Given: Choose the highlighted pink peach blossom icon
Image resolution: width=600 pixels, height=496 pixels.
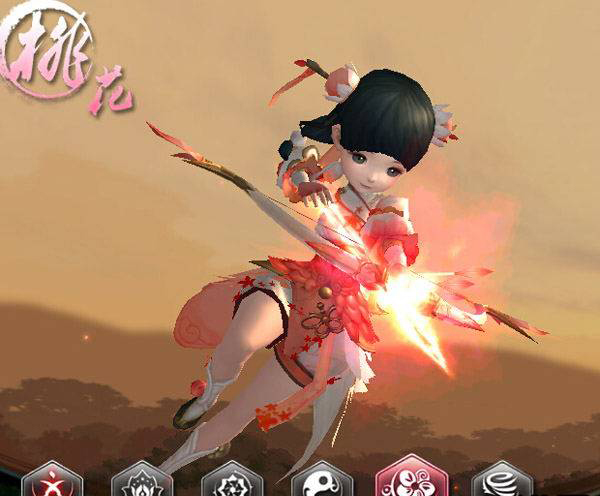Looking at the screenshot, I should (x=411, y=478).
